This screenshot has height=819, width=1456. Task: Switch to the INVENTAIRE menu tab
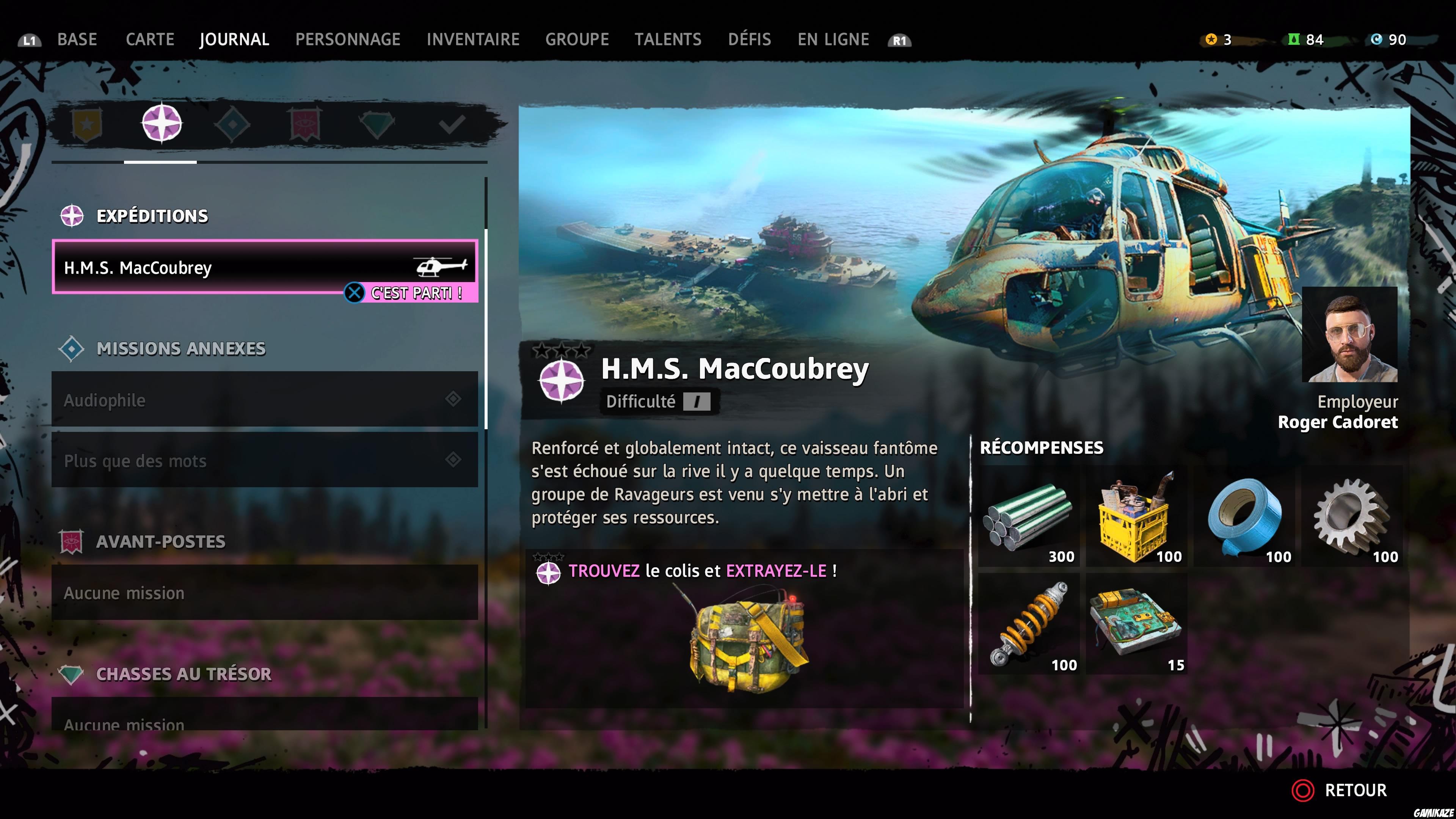[x=474, y=39]
